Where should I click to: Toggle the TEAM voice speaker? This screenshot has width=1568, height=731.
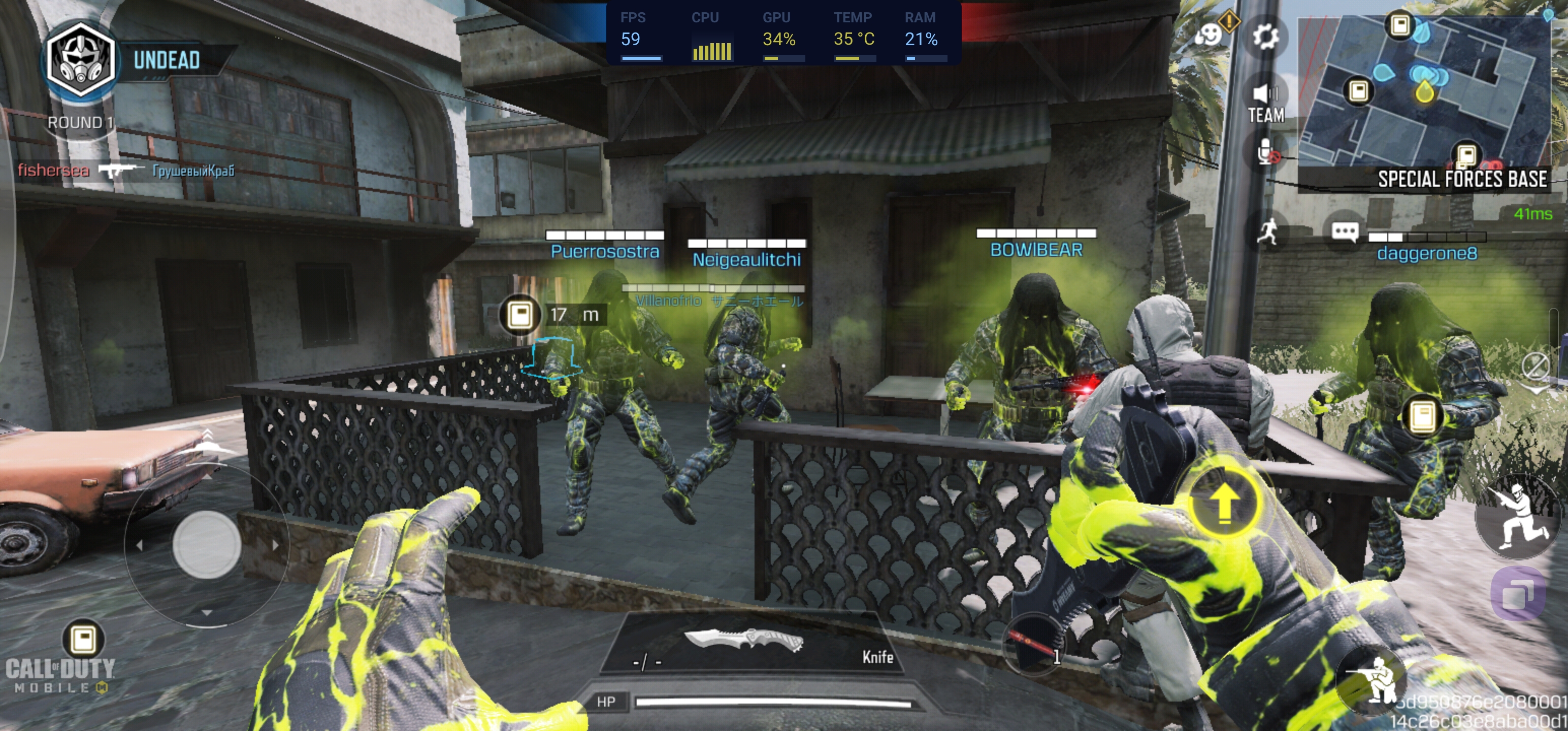pyautogui.click(x=1266, y=102)
